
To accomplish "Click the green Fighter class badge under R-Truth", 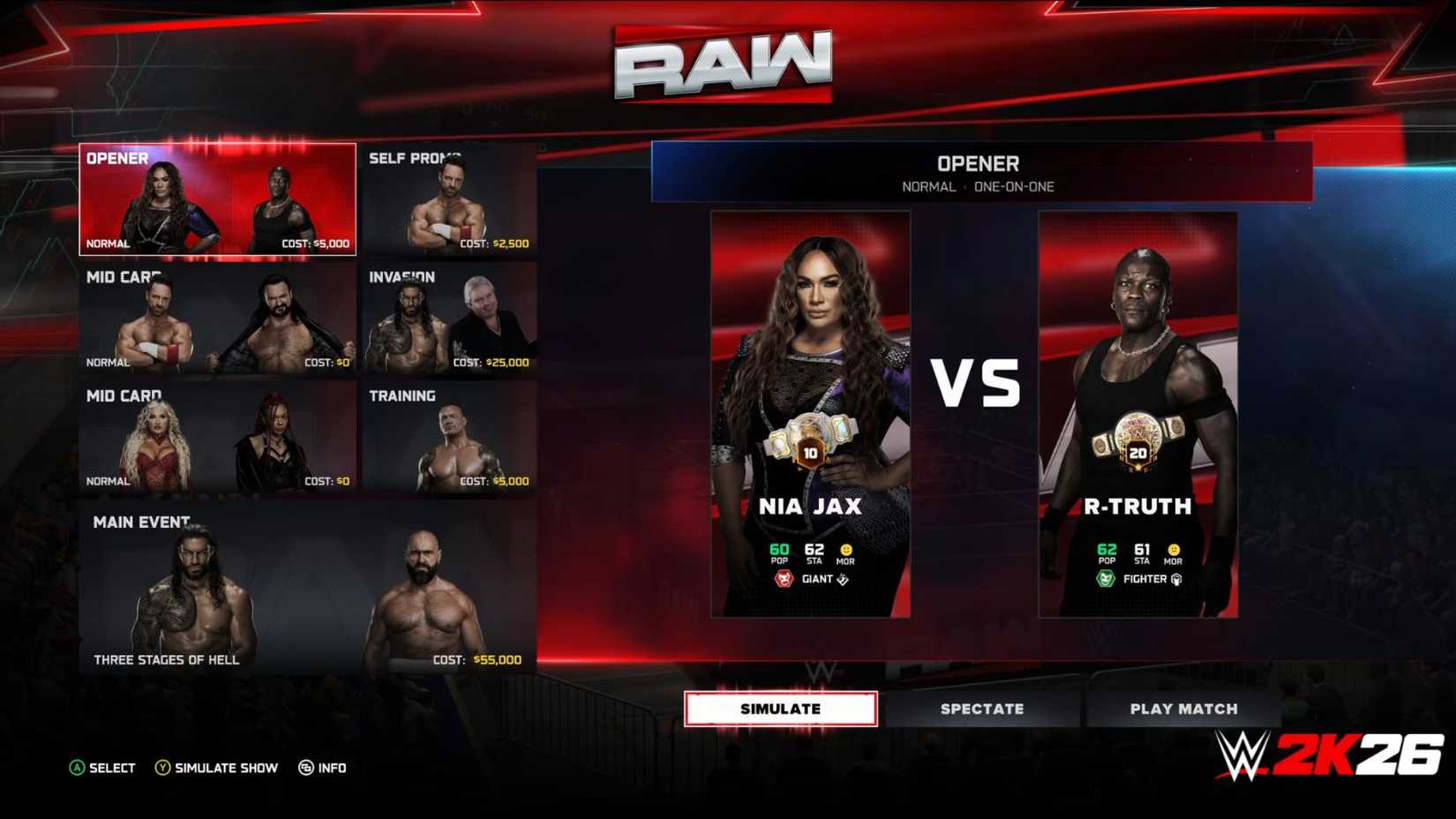I will coord(1106,579).
